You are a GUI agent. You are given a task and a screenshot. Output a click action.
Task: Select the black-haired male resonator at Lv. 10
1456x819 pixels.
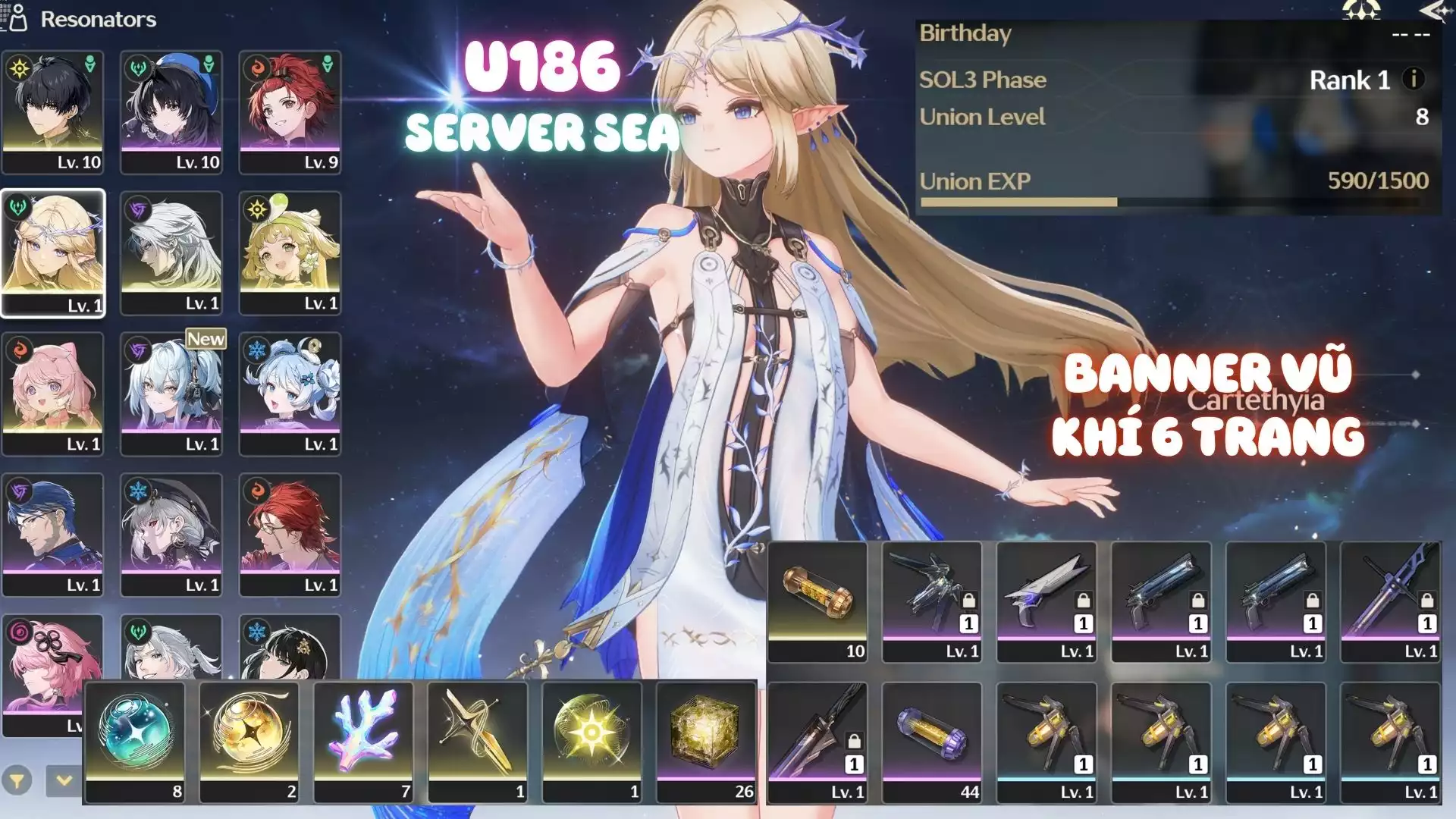[53, 112]
